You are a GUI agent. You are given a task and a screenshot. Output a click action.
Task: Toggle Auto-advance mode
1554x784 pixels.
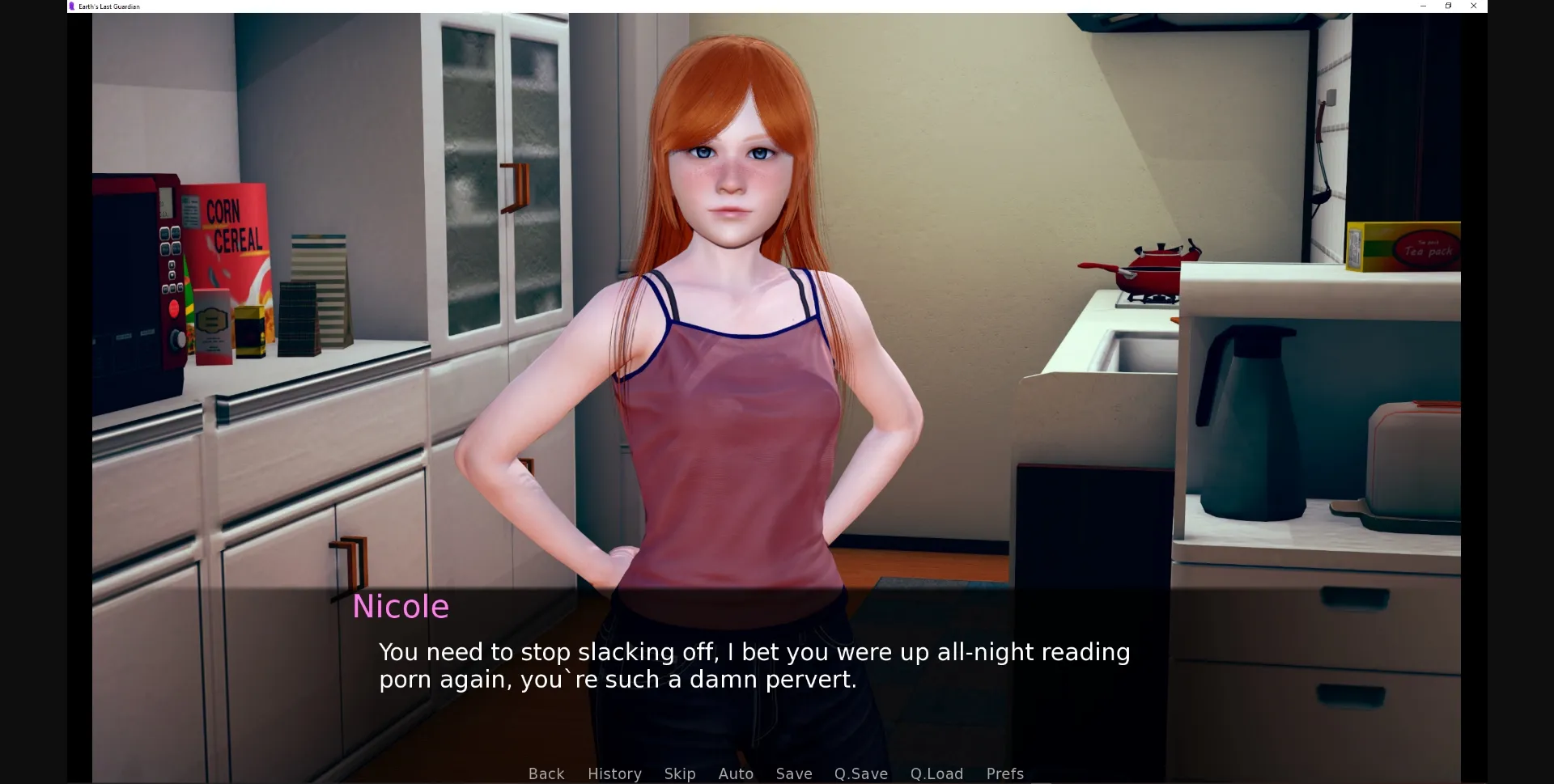736,773
